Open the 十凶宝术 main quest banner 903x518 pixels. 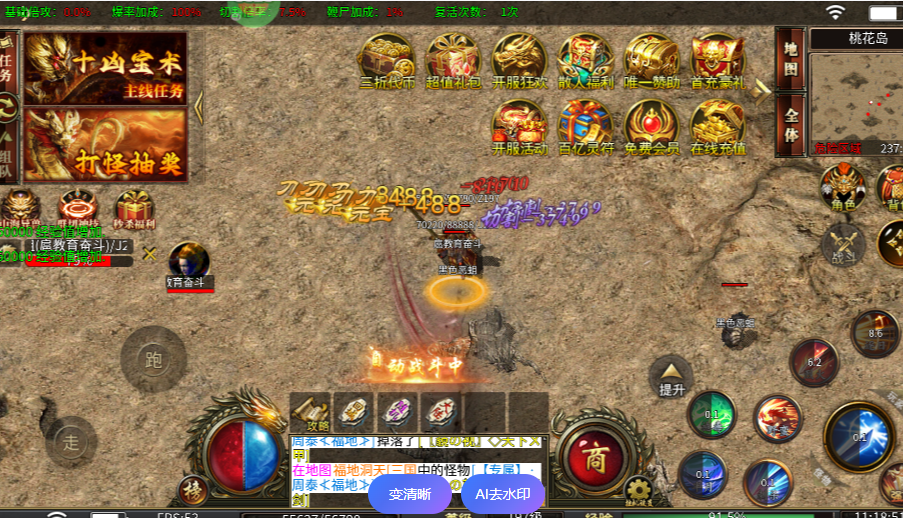pos(105,68)
